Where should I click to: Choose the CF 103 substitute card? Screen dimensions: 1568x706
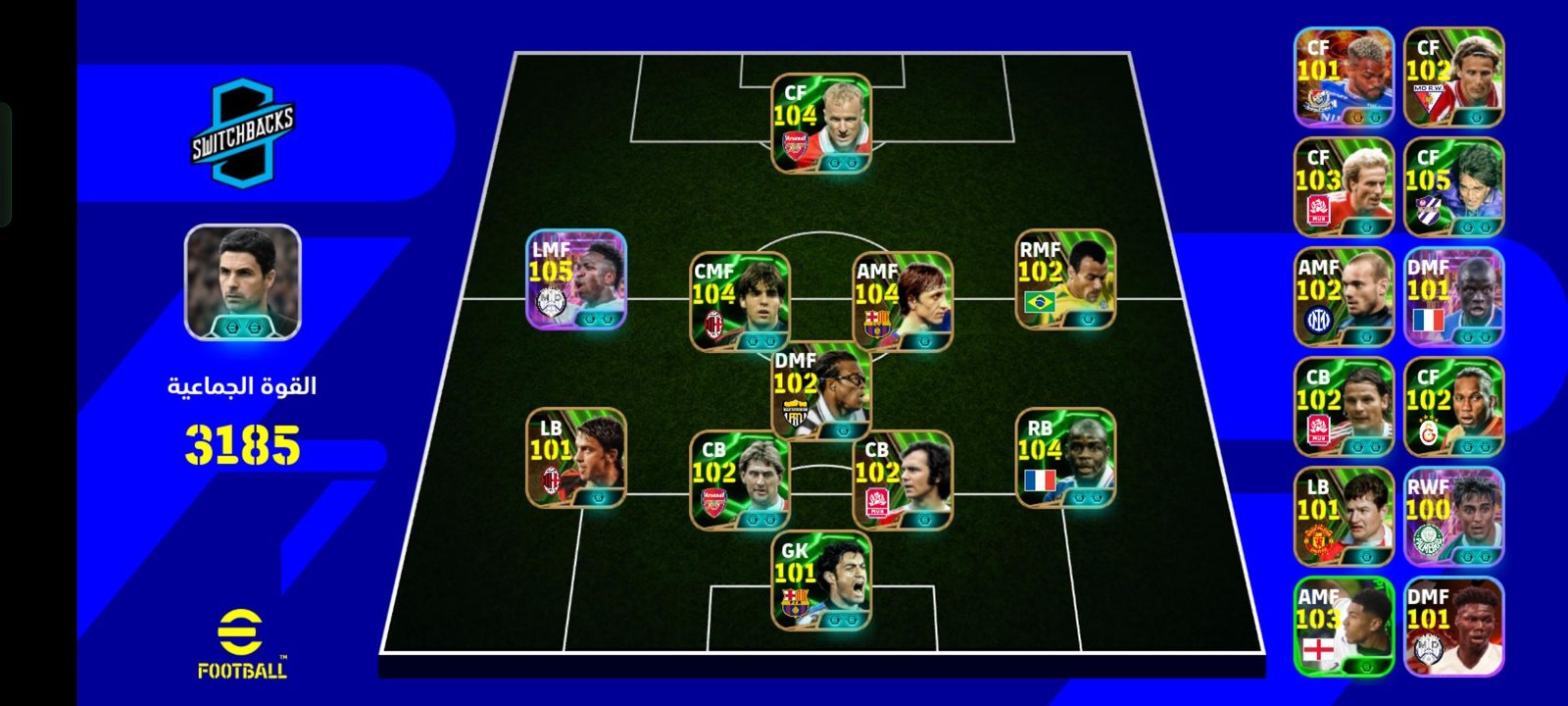(x=1344, y=187)
